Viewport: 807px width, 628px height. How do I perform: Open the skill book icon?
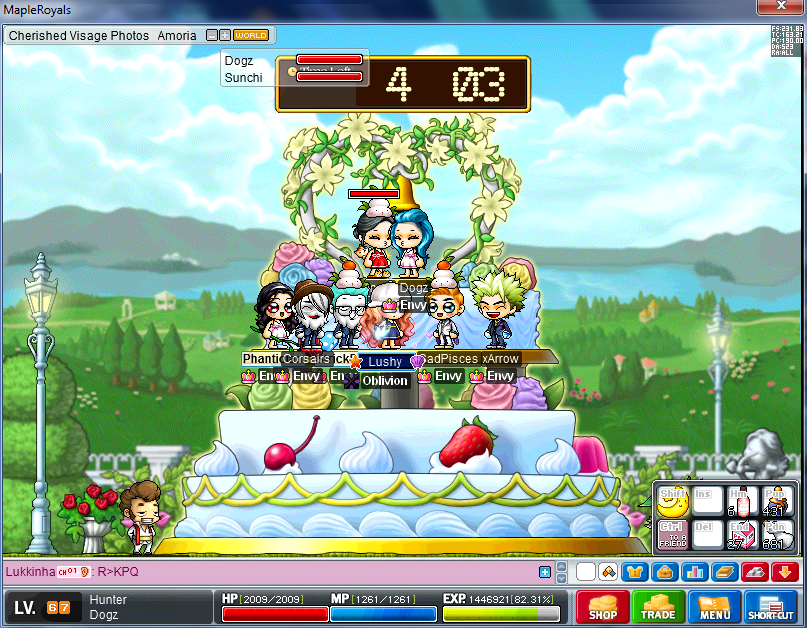(x=725, y=572)
